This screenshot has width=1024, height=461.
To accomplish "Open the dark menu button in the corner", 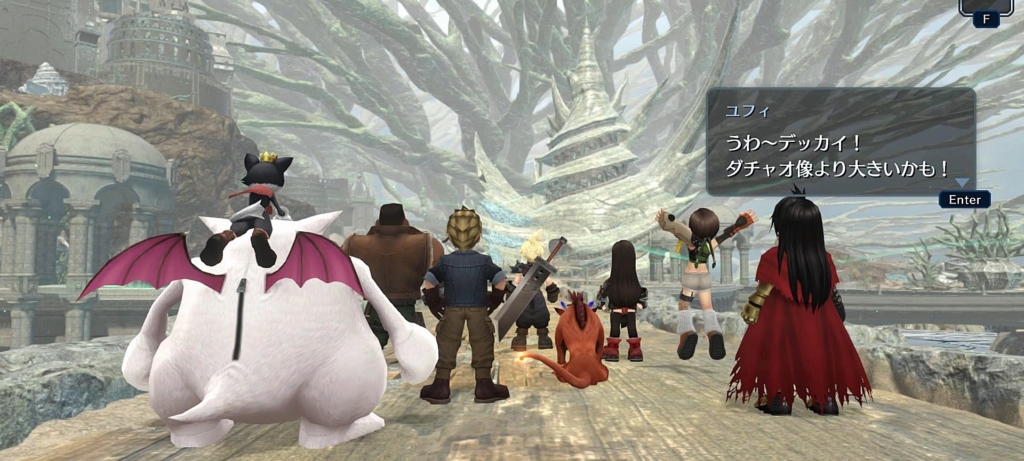I will coord(985,6).
